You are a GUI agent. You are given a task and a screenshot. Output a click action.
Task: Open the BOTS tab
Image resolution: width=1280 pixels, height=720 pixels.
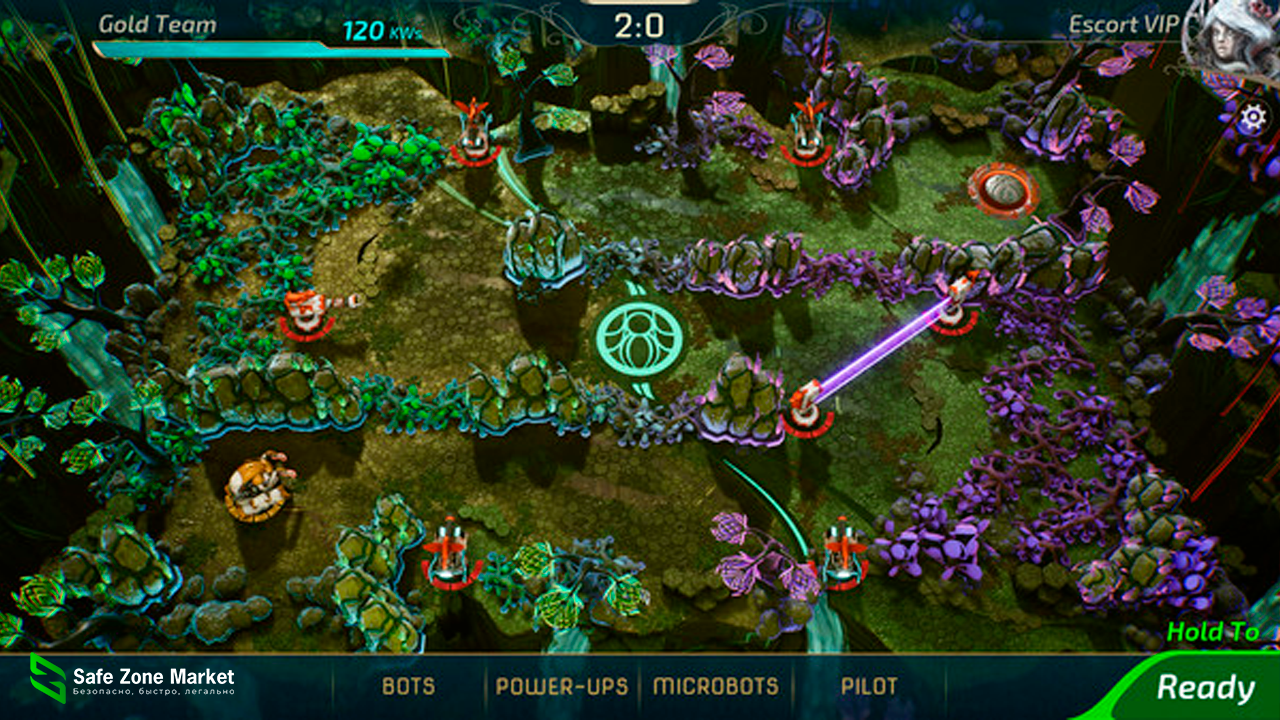tap(408, 687)
